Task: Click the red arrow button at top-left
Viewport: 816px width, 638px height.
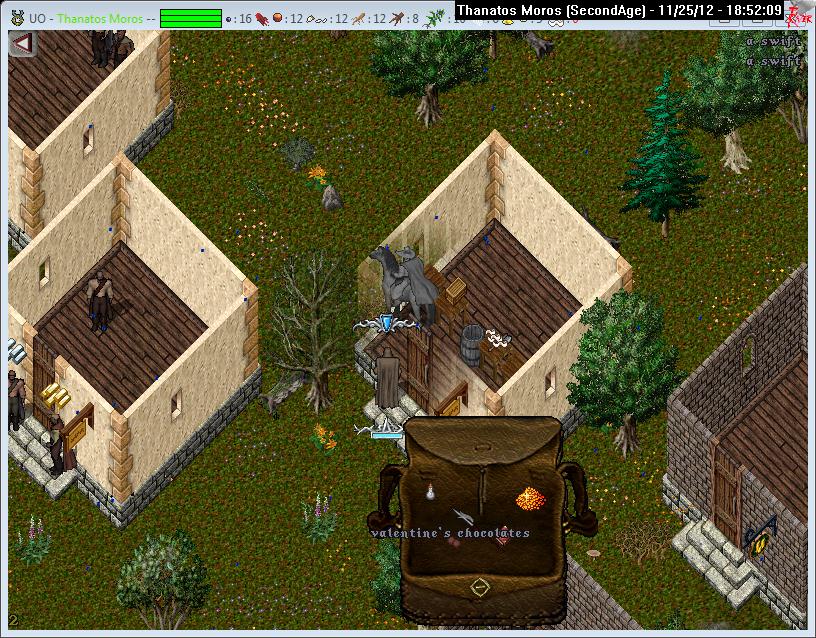Action: tap(21, 45)
